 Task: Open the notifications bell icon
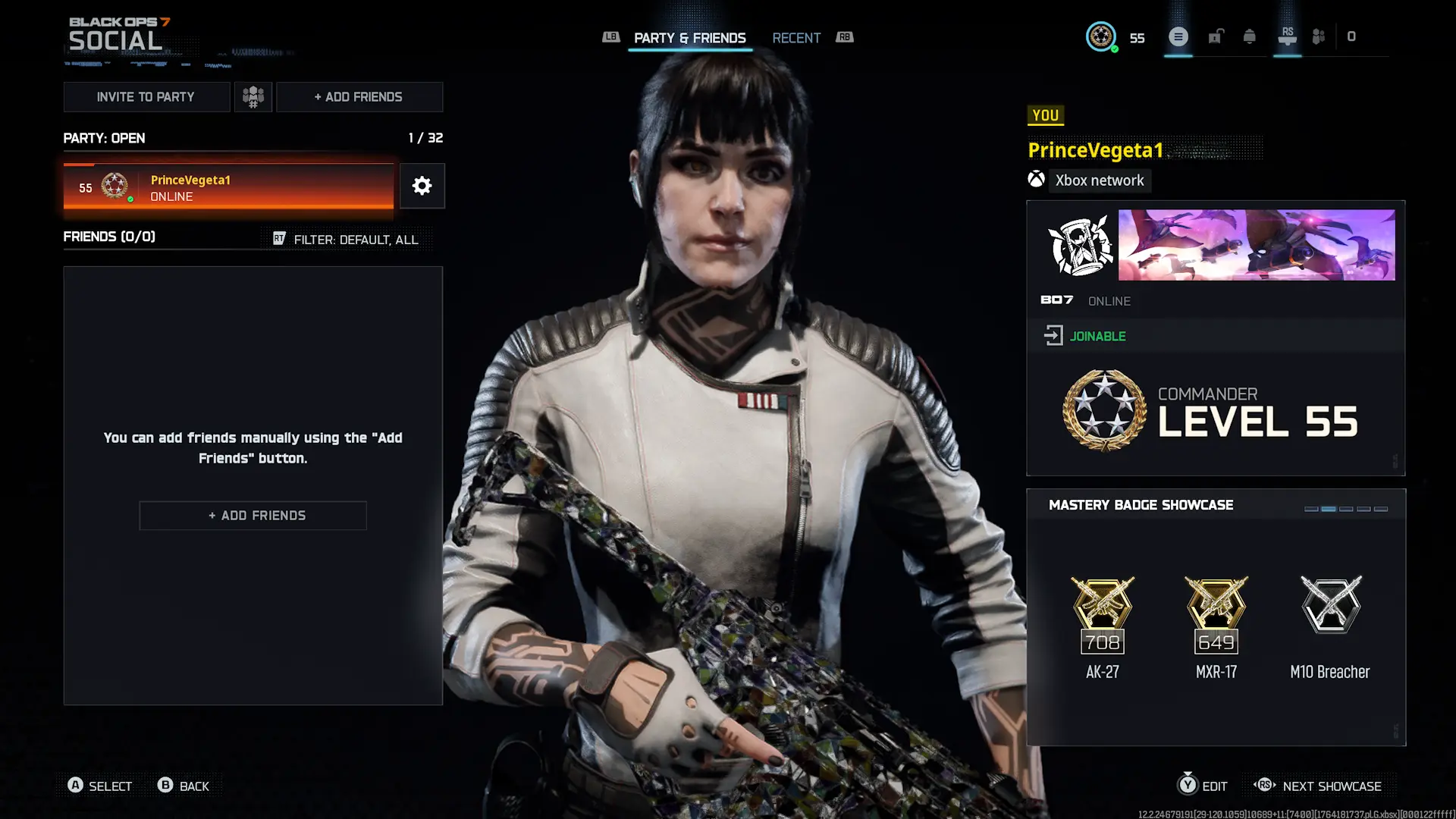click(x=1250, y=36)
